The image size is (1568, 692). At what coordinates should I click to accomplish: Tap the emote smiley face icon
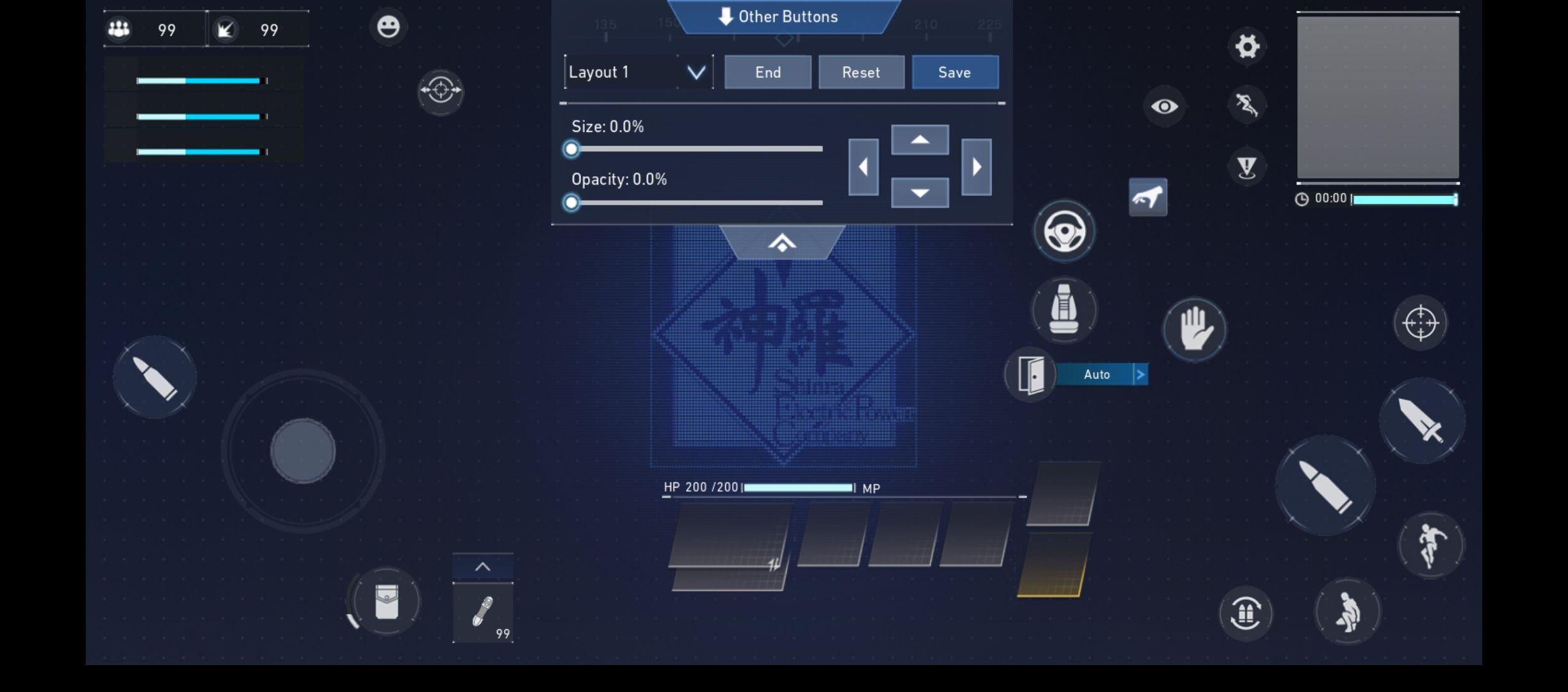point(387,26)
